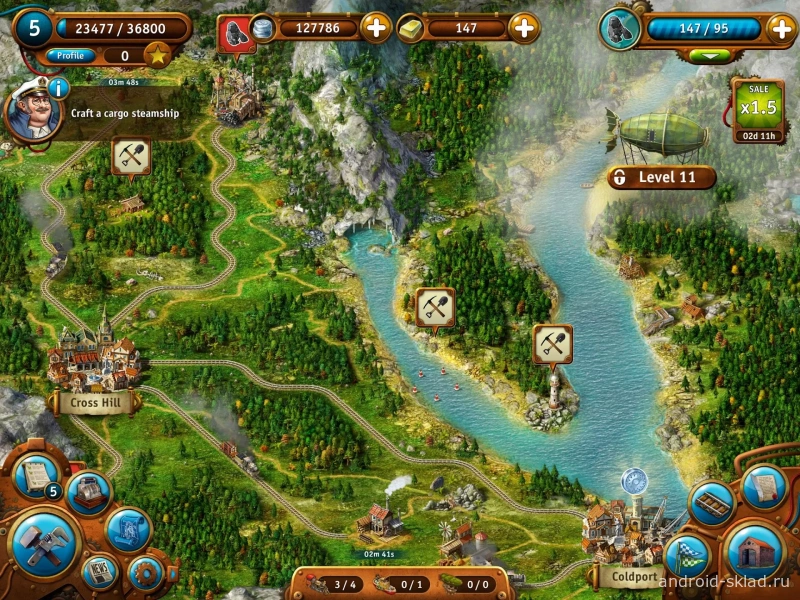Open the cash register shop
Image resolution: width=800 pixels, height=600 pixels.
click(x=88, y=492)
